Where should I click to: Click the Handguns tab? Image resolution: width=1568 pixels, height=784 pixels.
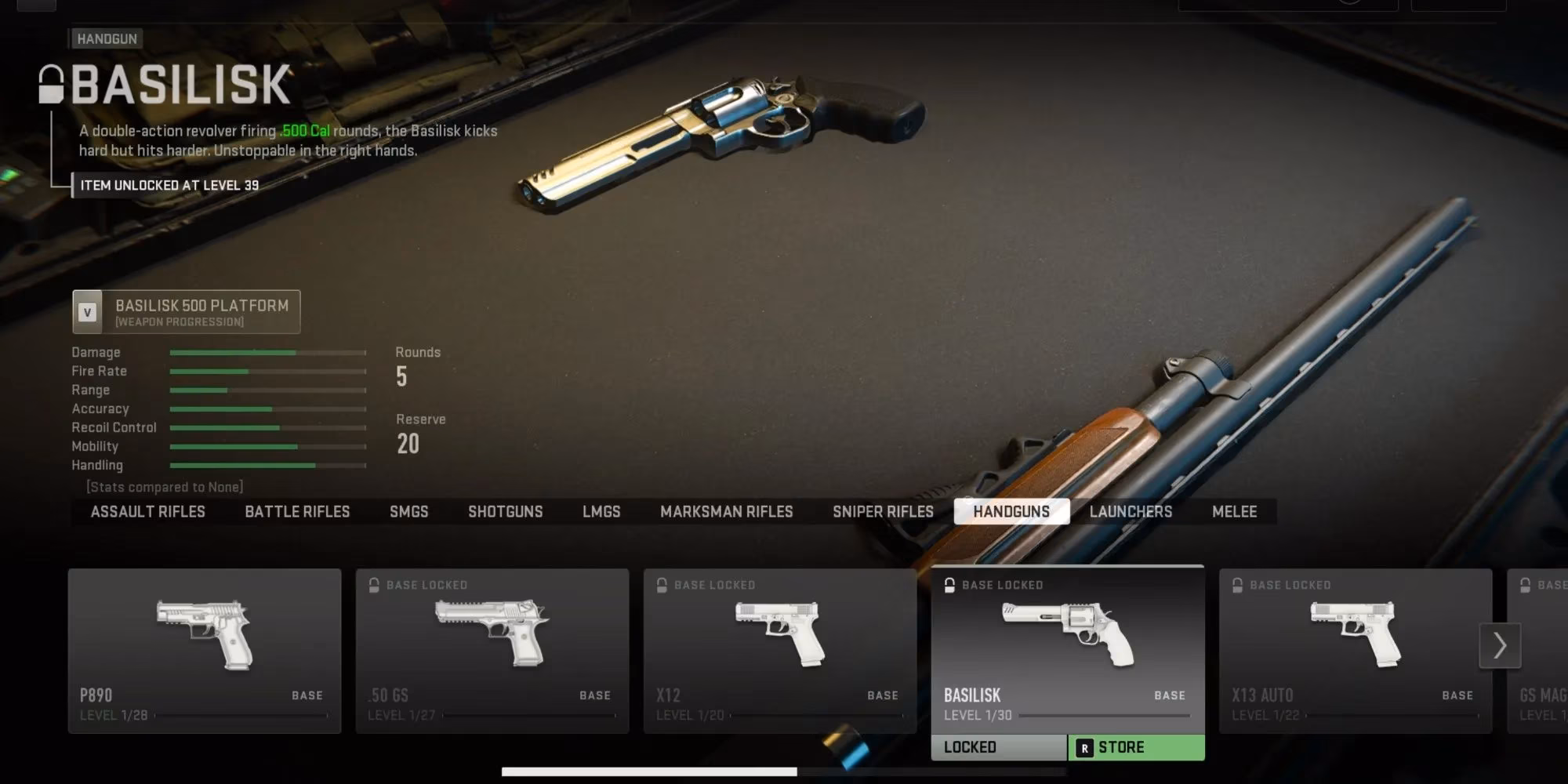1011,512
